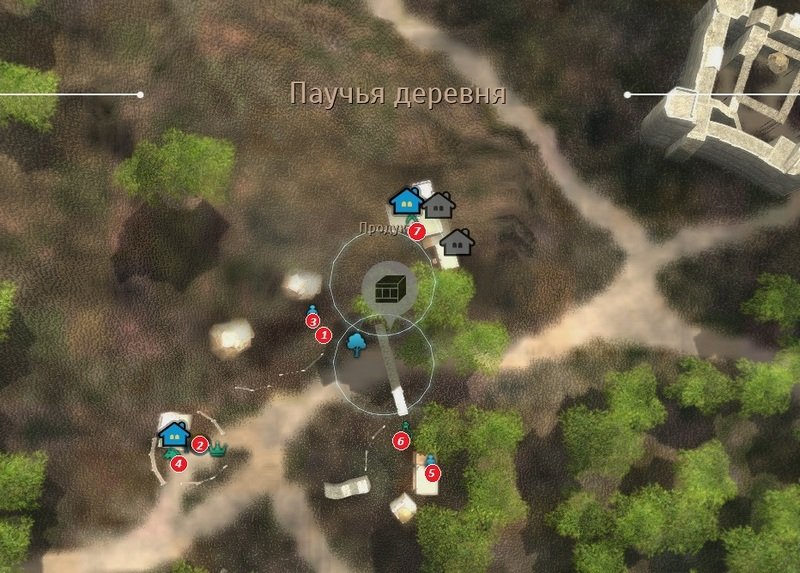Screen dimensions: 800x573
Task: Pick red map marker number 2
Action: pyautogui.click(x=200, y=445)
